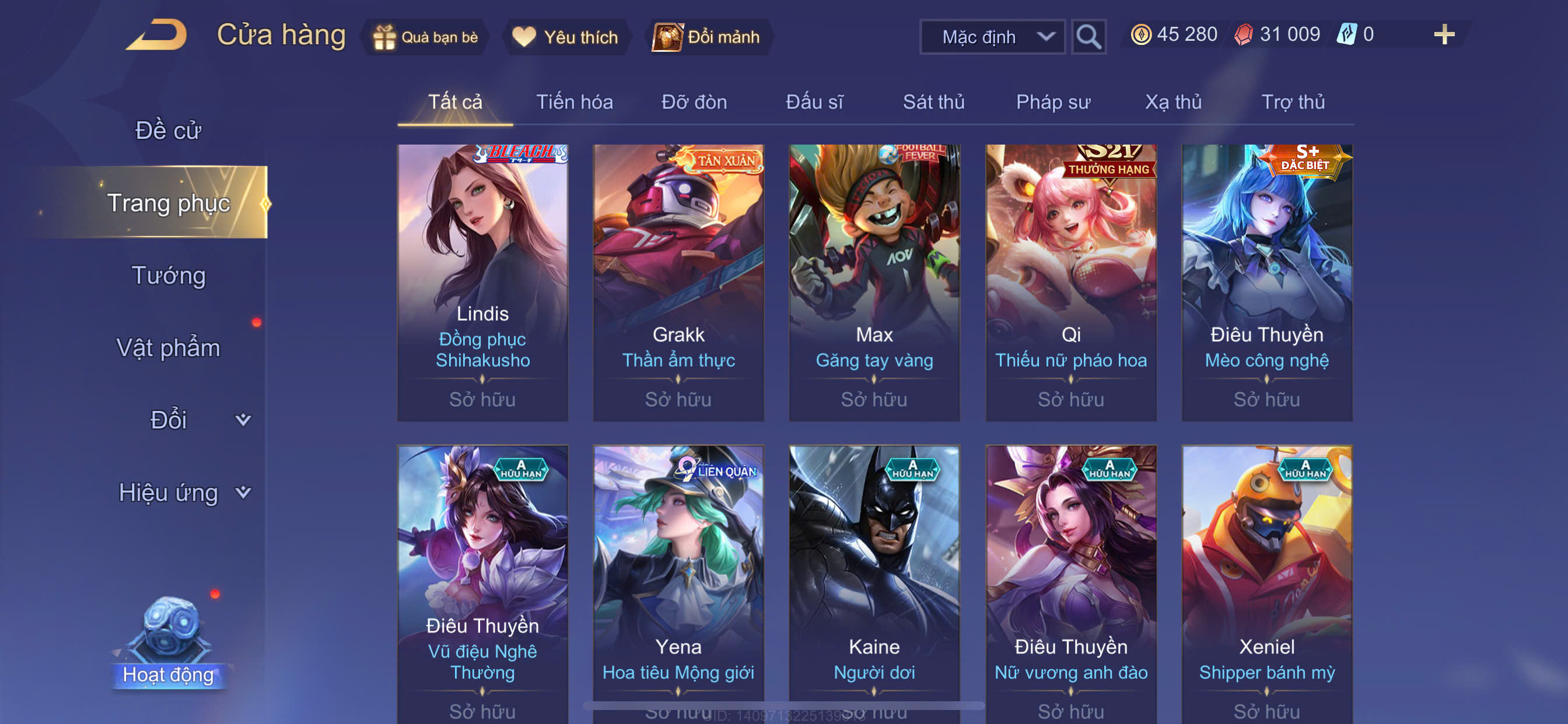This screenshot has width=1568, height=724.
Task: Switch to the Tiến hóa tab
Action: [574, 102]
